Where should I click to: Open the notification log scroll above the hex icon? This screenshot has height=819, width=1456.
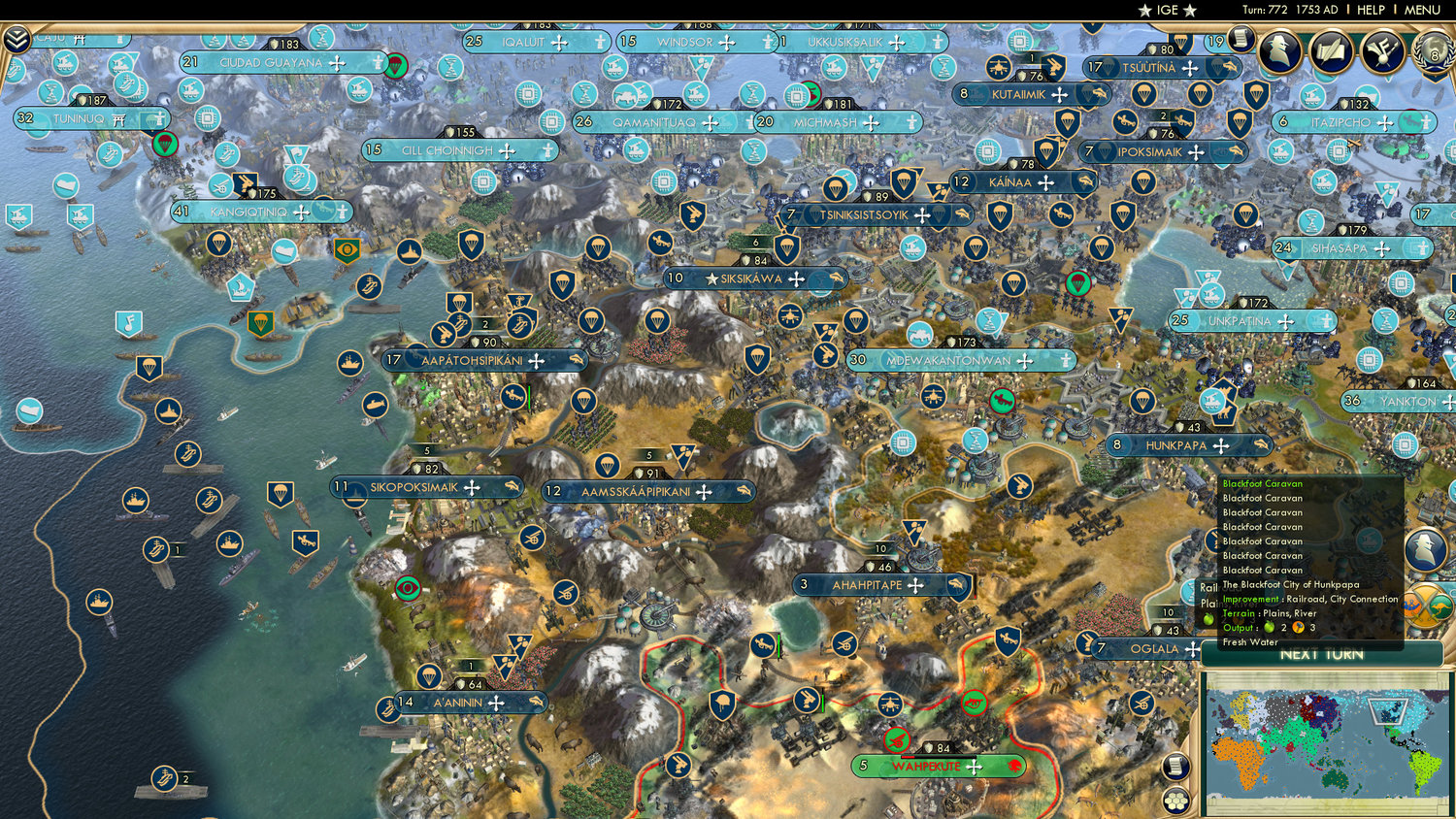click(x=1175, y=766)
